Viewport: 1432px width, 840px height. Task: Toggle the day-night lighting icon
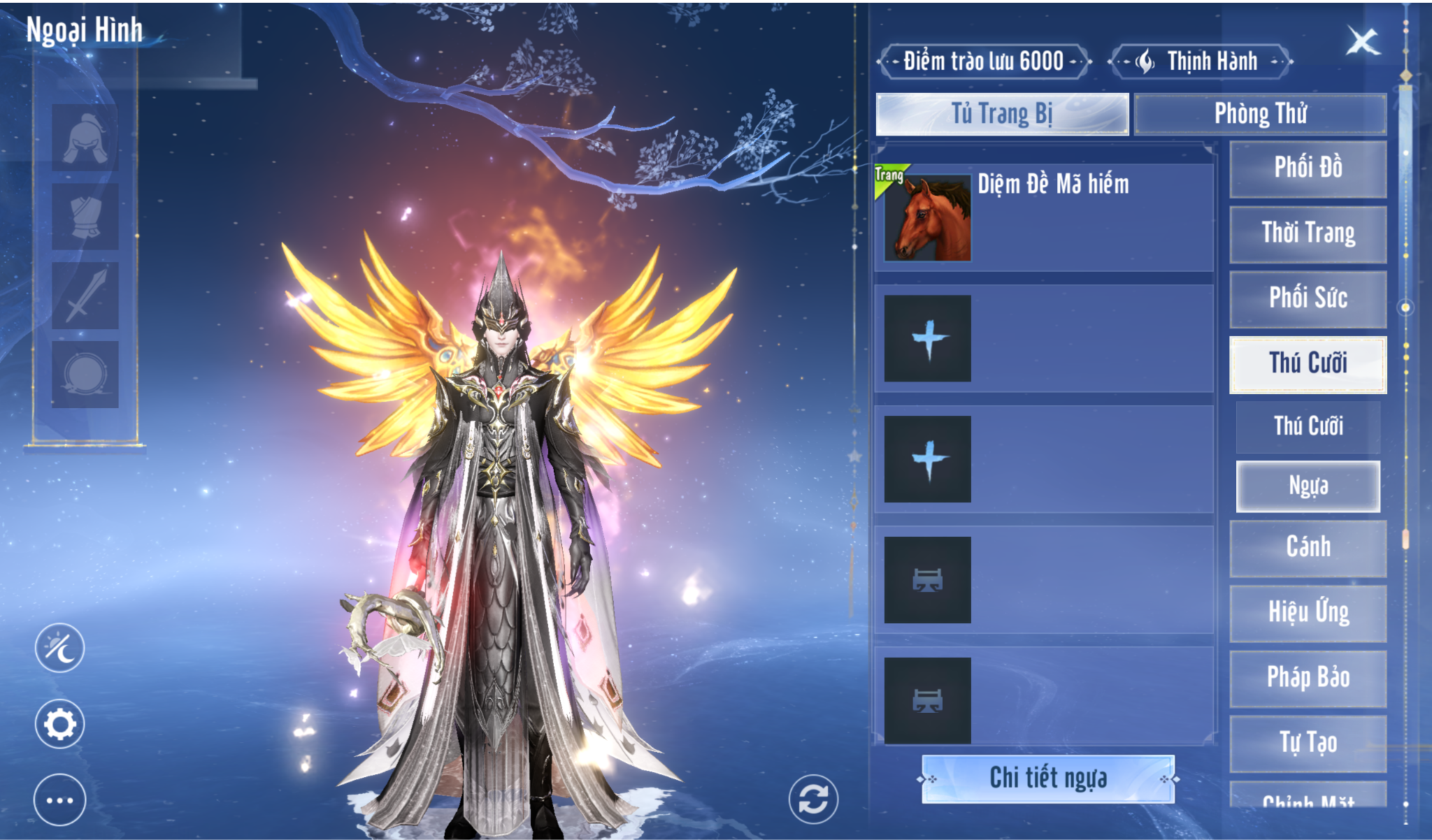coord(60,648)
